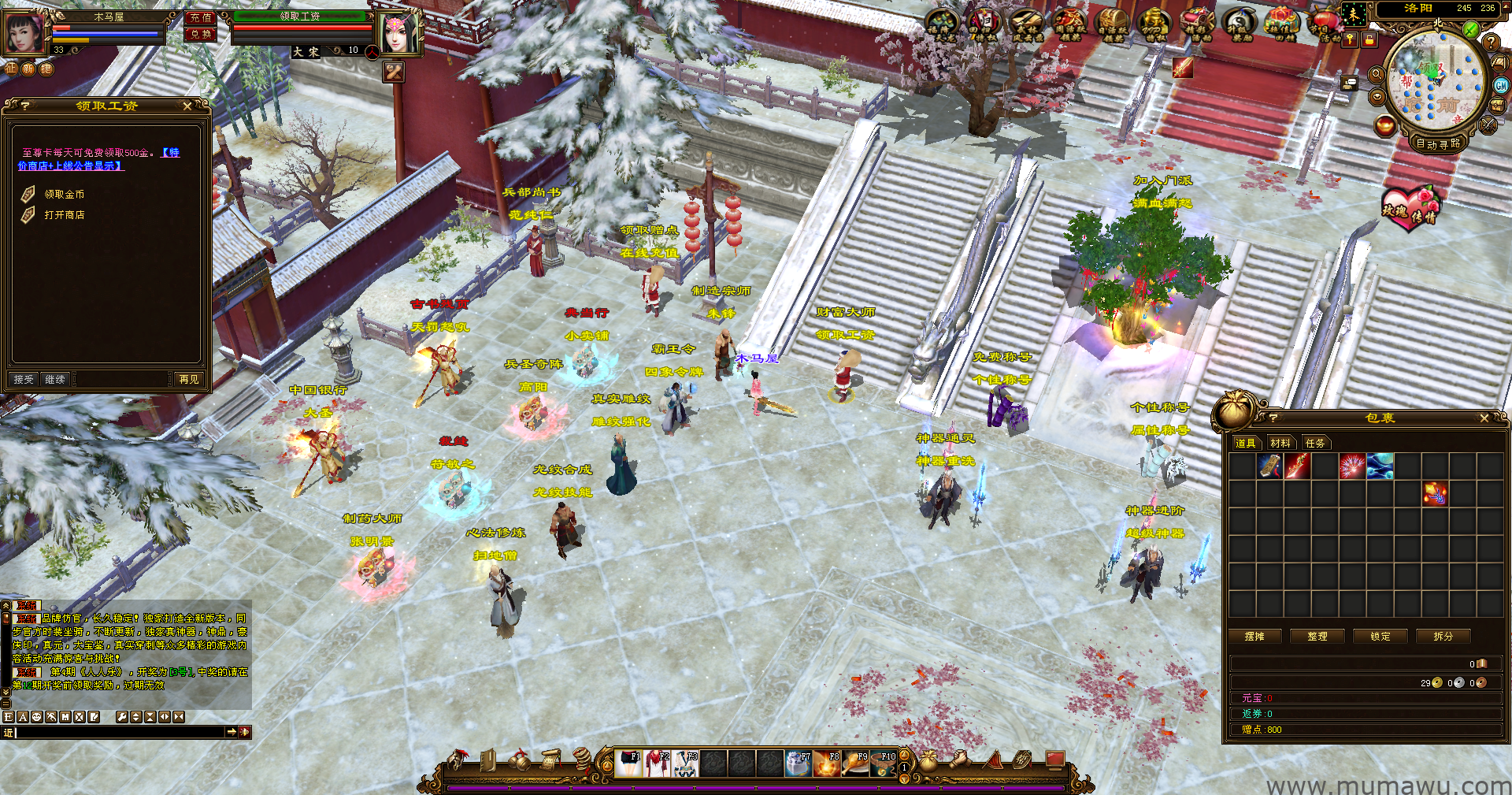Select the 打开商店 dialogue option
The image size is (1512, 795).
pos(64,215)
